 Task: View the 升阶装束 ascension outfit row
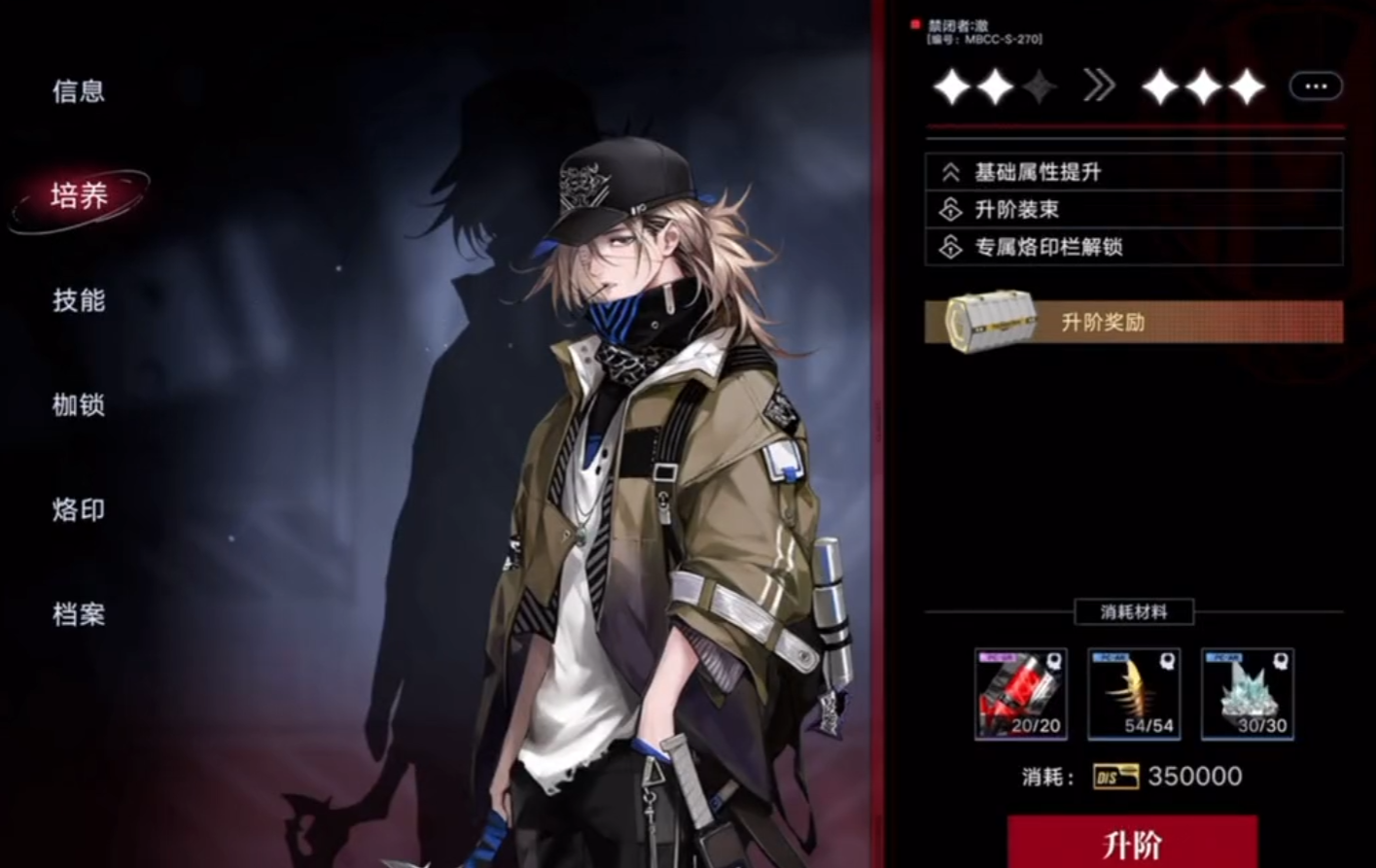1133,209
